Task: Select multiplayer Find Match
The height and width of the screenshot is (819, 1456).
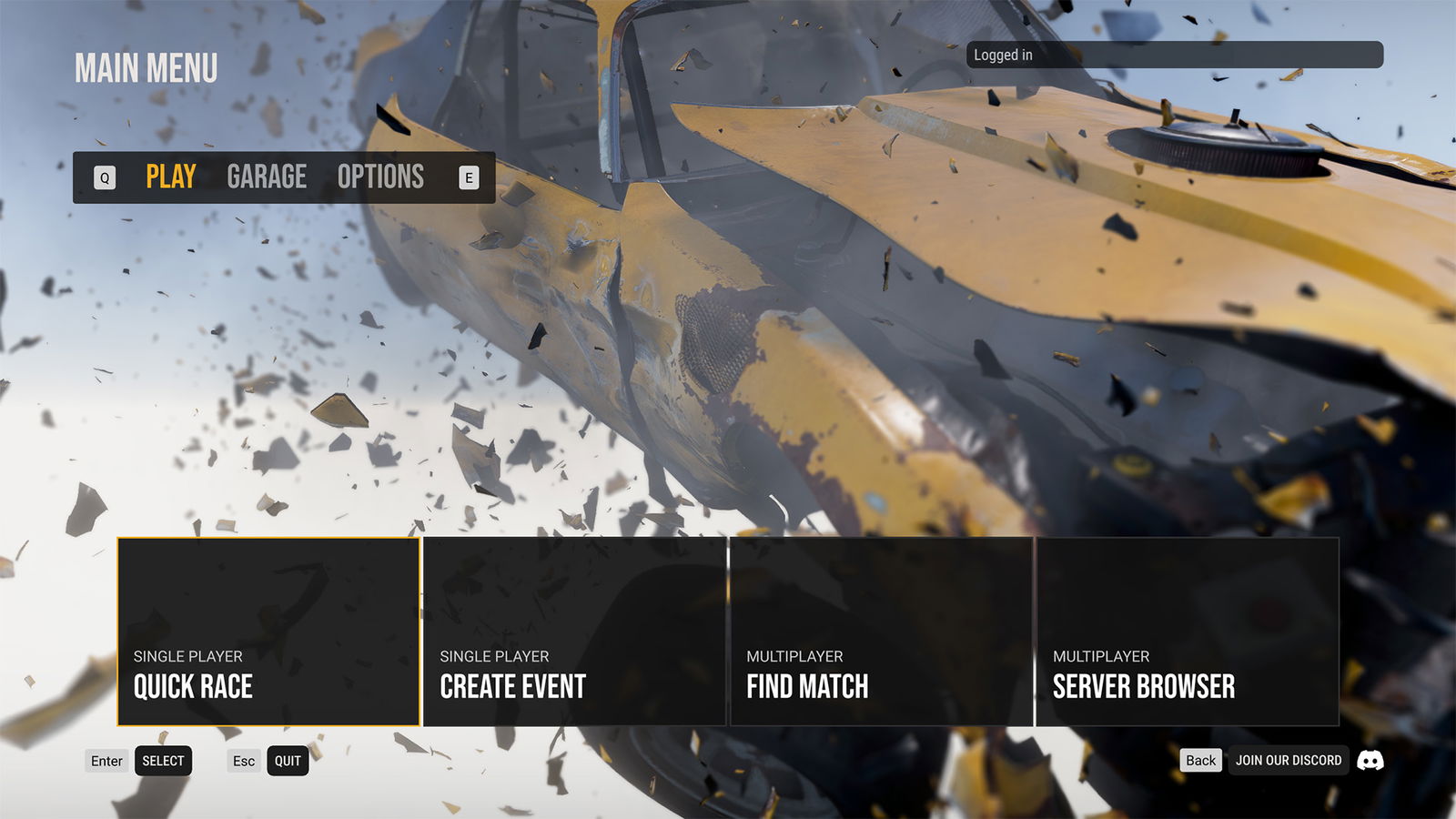Action: (x=881, y=632)
